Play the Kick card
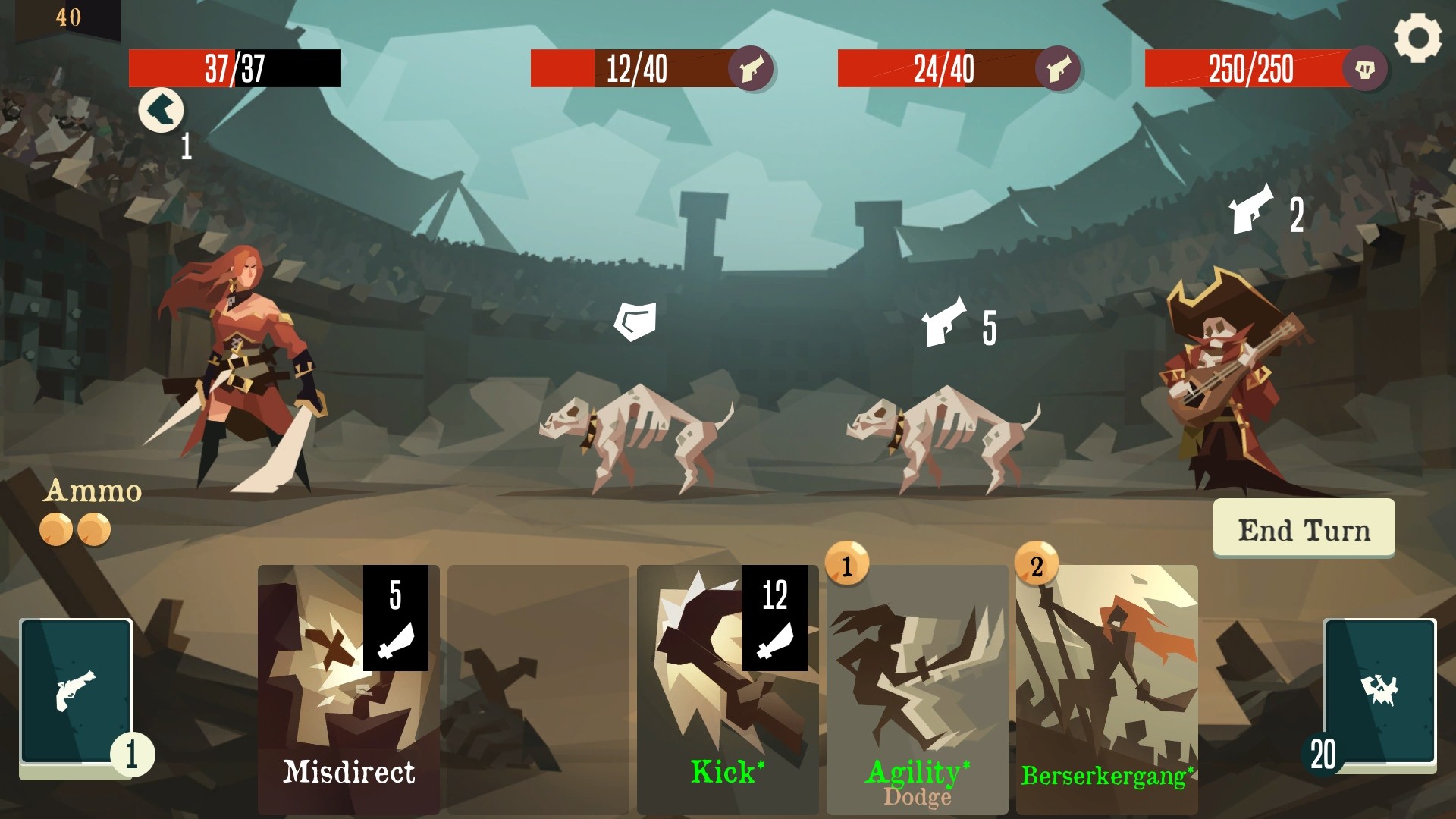The height and width of the screenshot is (819, 1456). click(728, 698)
